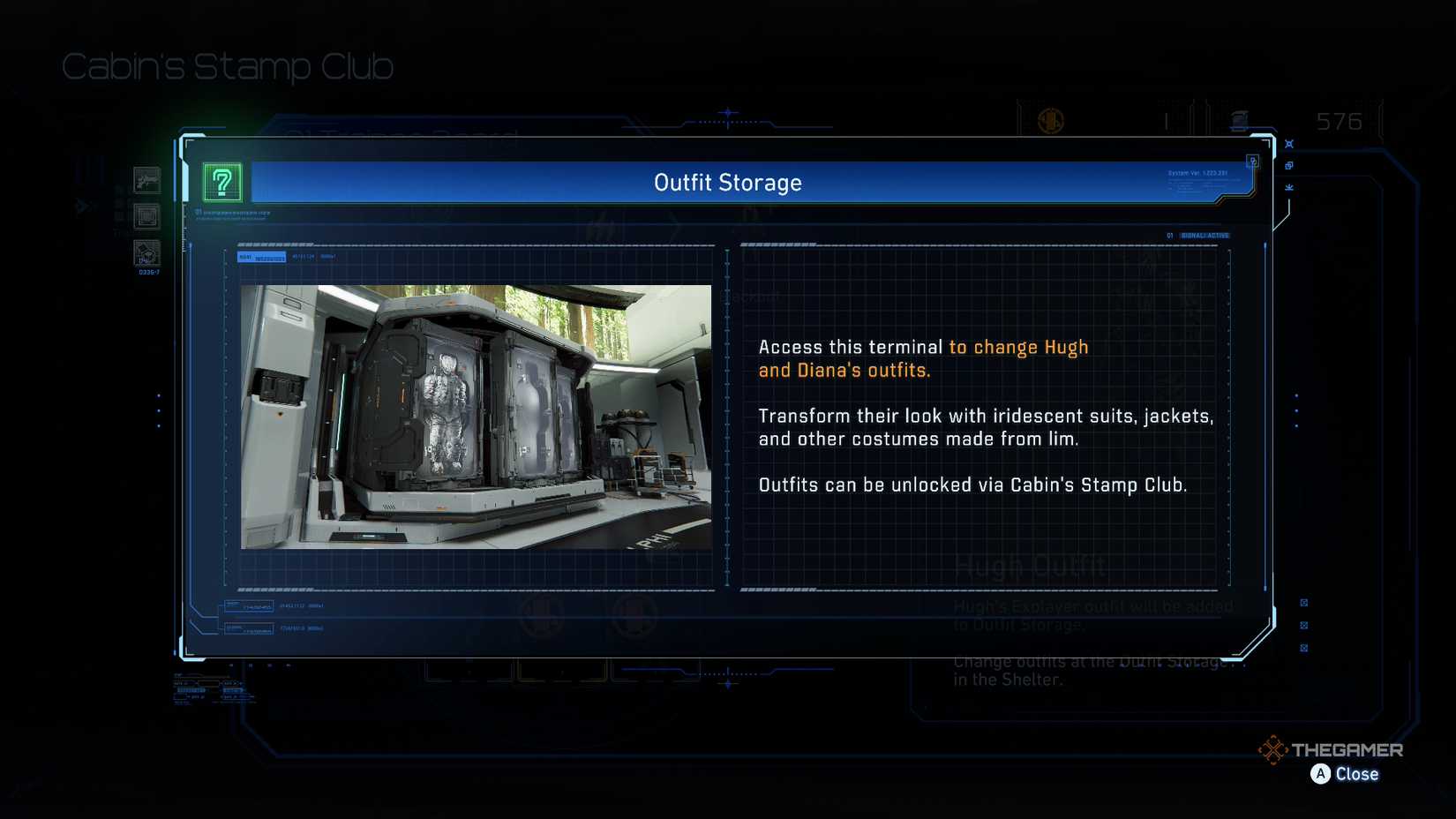Toggle the bottom checkbox on the right edge
The image size is (1456, 819).
point(1304,649)
